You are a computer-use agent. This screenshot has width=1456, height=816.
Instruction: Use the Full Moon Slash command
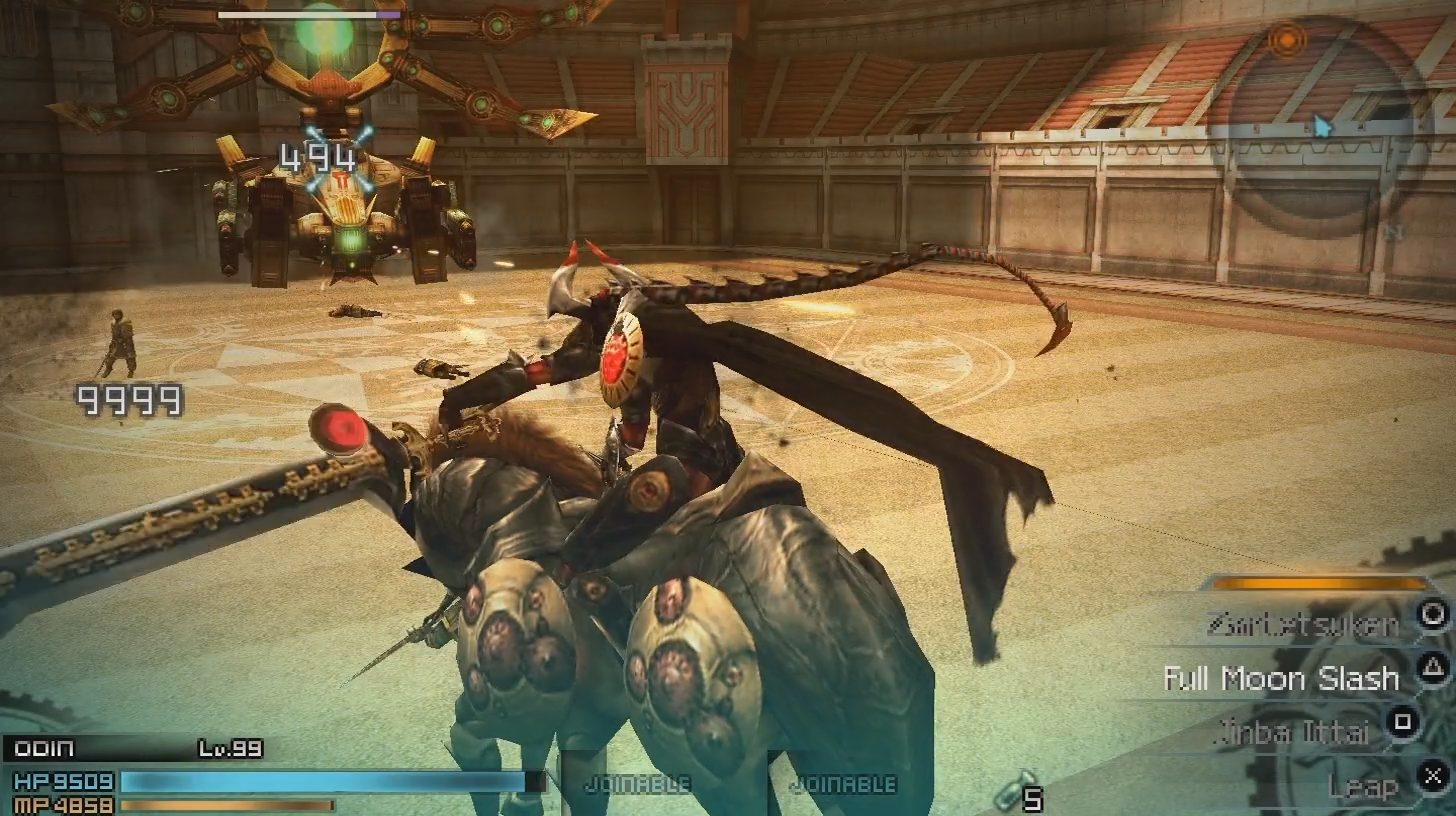coord(1281,679)
